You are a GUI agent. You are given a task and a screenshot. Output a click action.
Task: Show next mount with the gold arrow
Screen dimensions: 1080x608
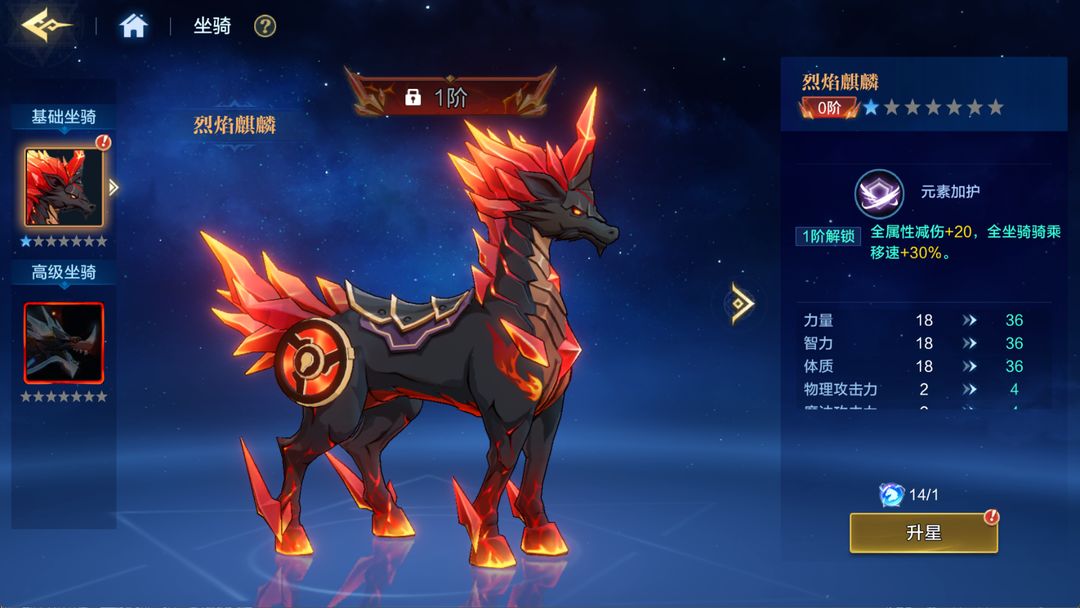pyautogui.click(x=742, y=303)
